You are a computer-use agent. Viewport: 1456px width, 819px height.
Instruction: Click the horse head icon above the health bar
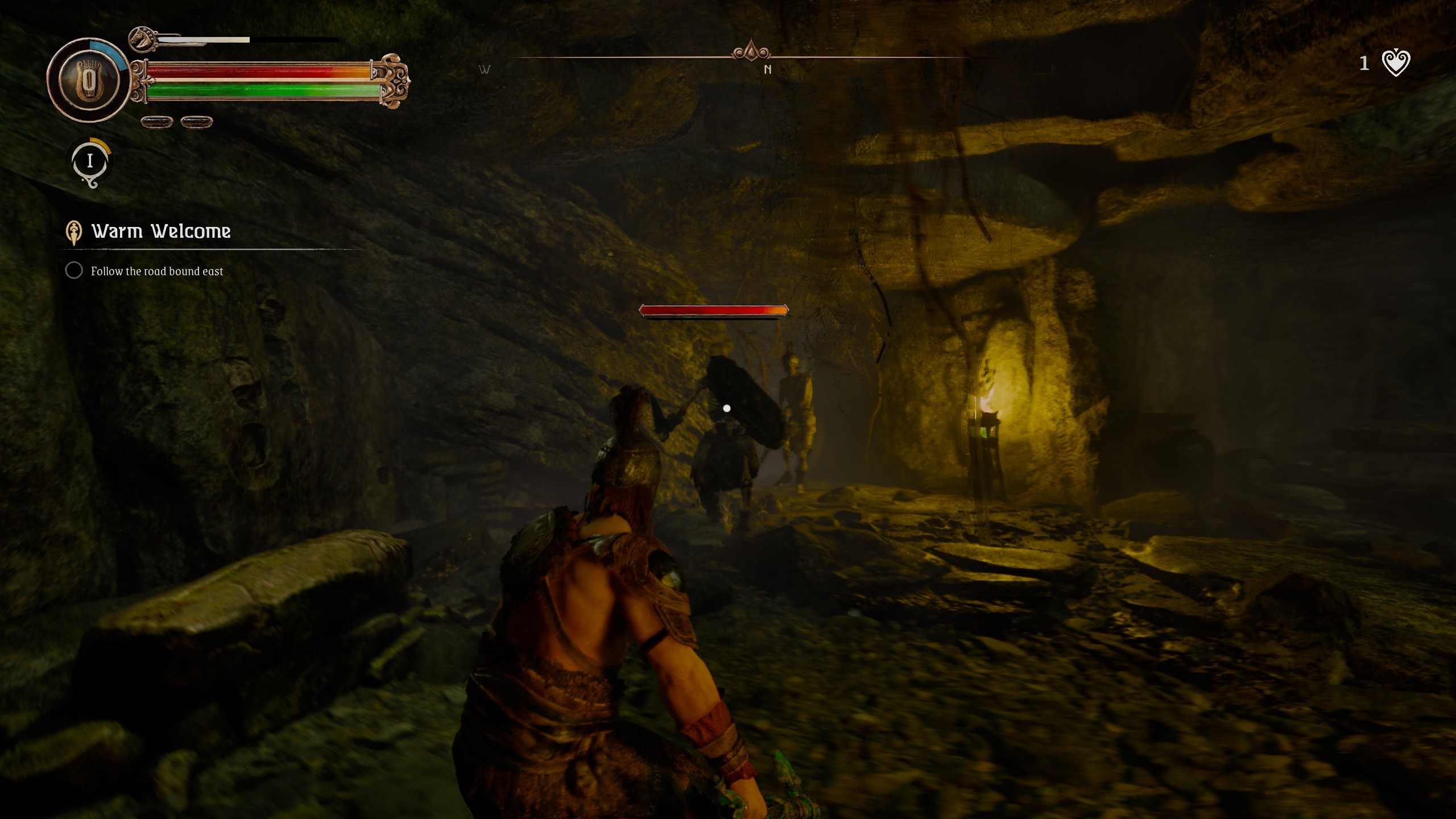141,39
